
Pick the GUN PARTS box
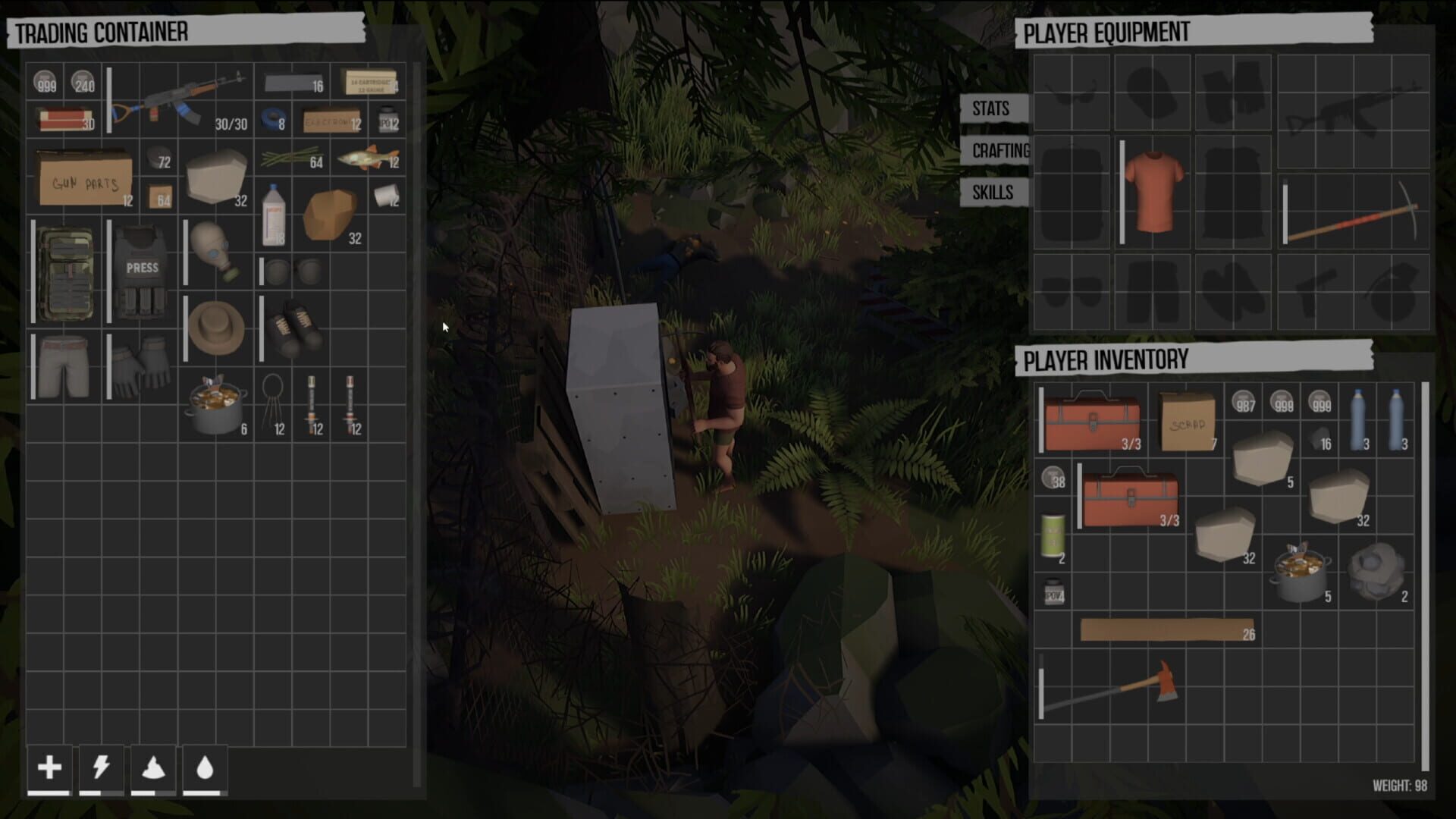pos(83,178)
